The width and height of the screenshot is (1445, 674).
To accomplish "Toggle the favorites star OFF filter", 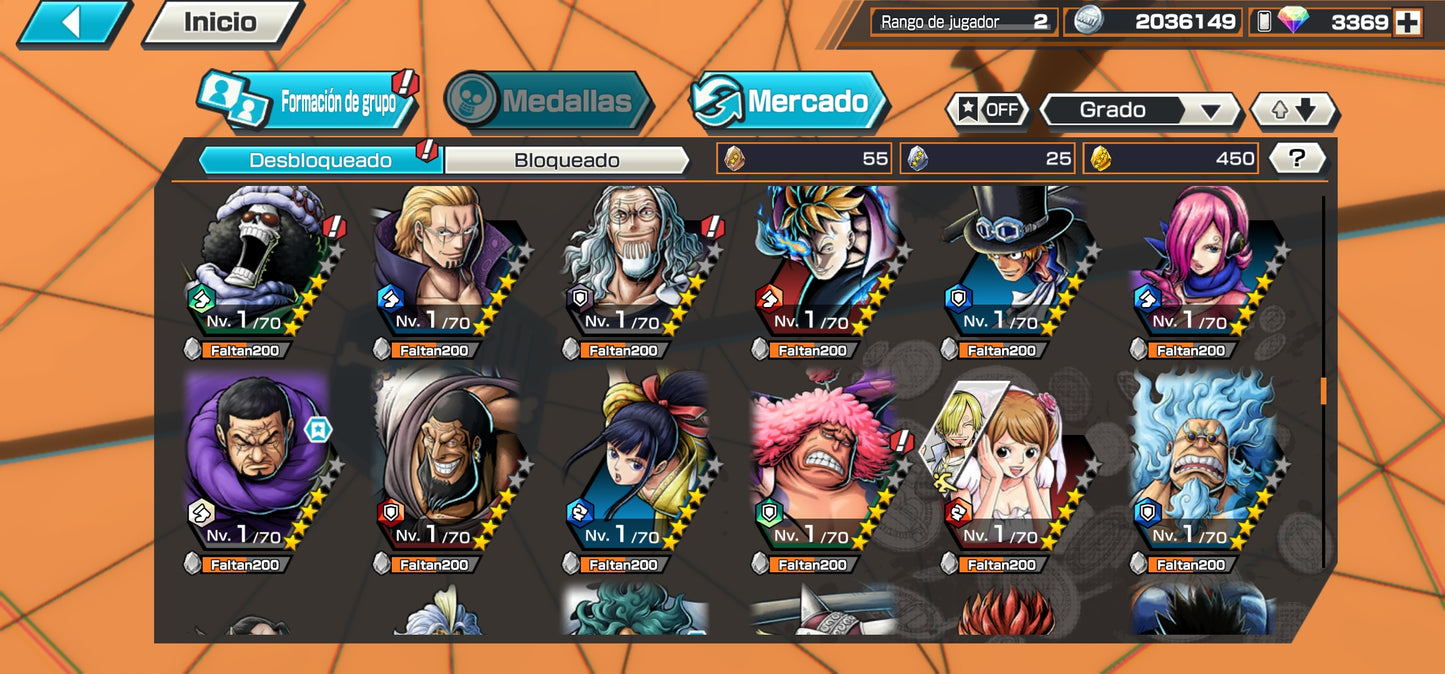I will click(986, 110).
